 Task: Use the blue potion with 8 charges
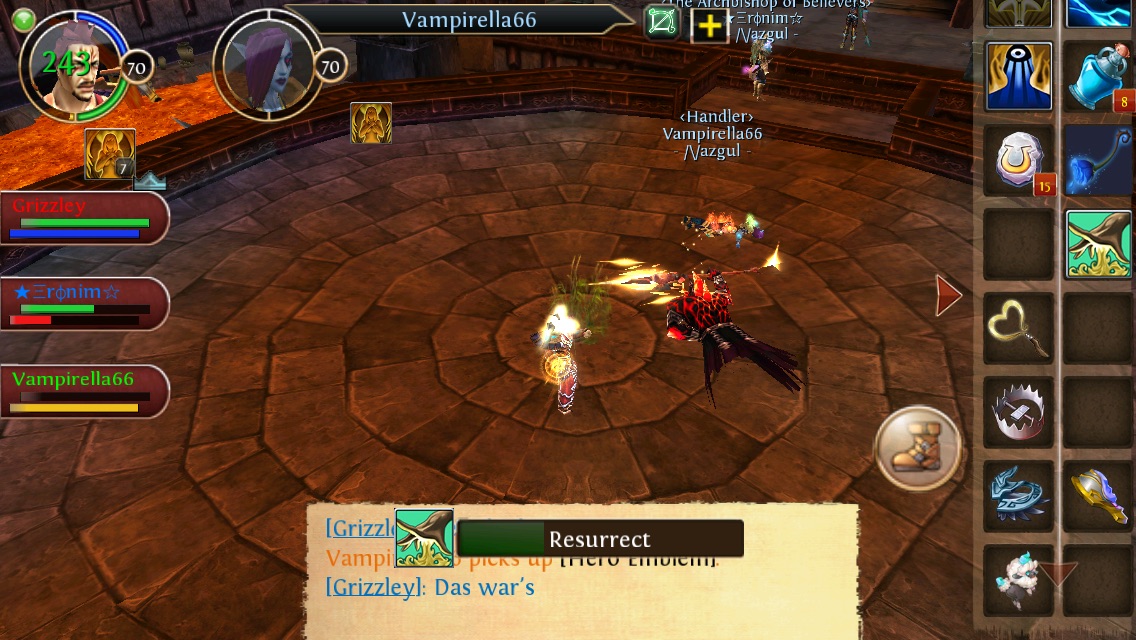(1098, 77)
